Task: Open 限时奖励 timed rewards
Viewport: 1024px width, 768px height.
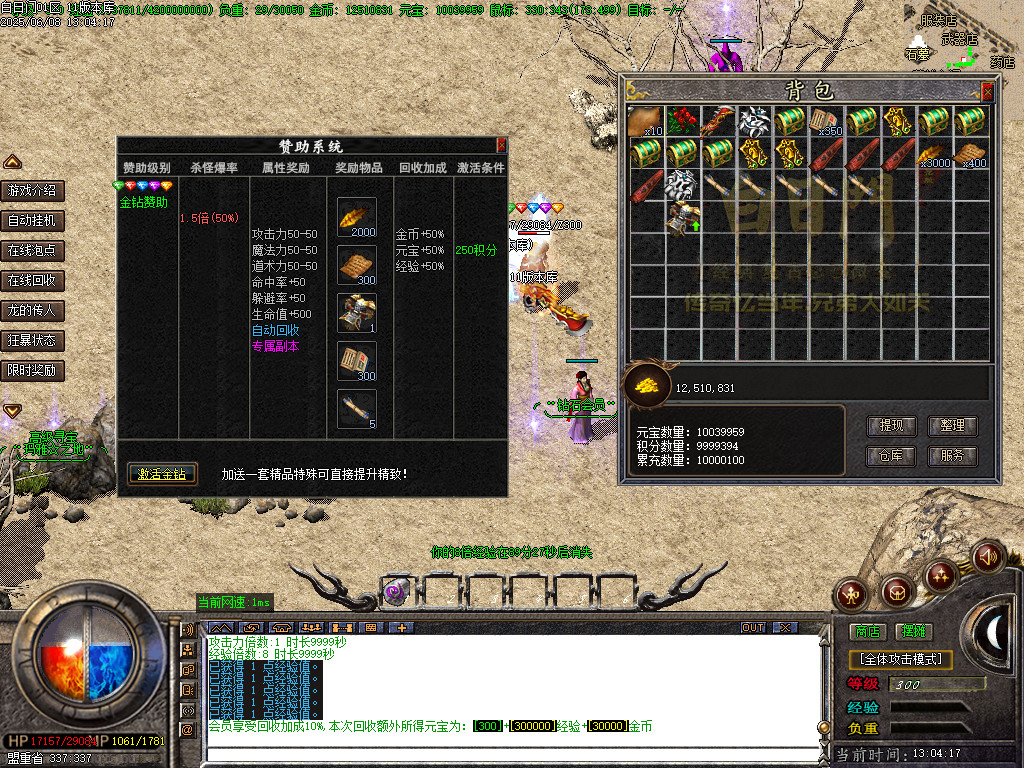Action: pyautogui.click(x=33, y=370)
